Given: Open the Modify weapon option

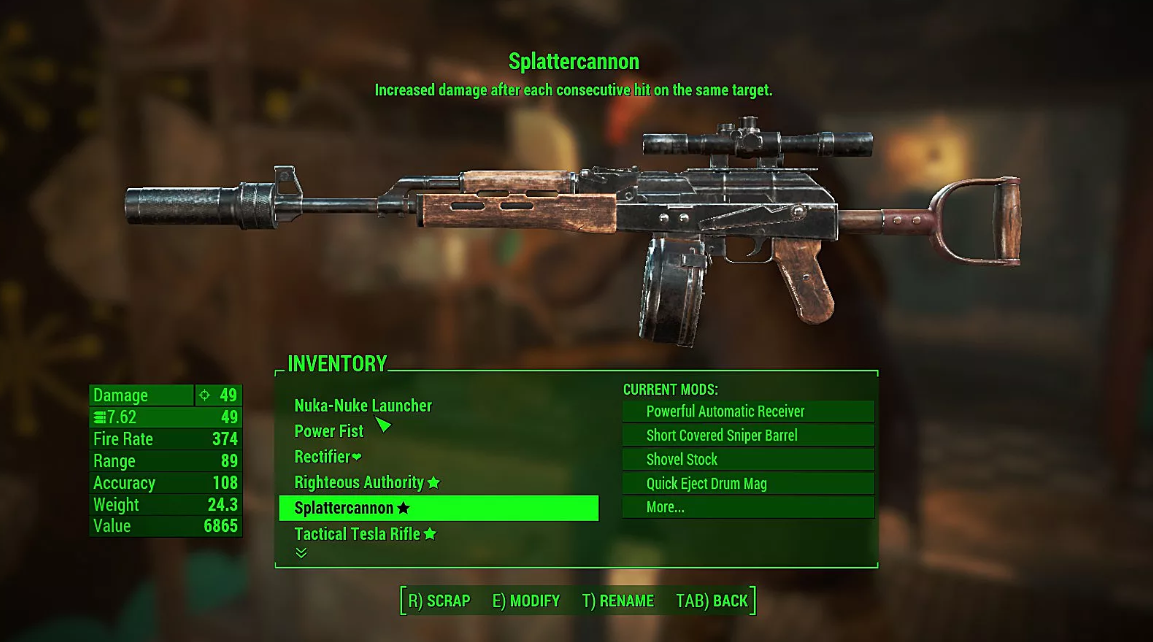Looking at the screenshot, I should [526, 601].
